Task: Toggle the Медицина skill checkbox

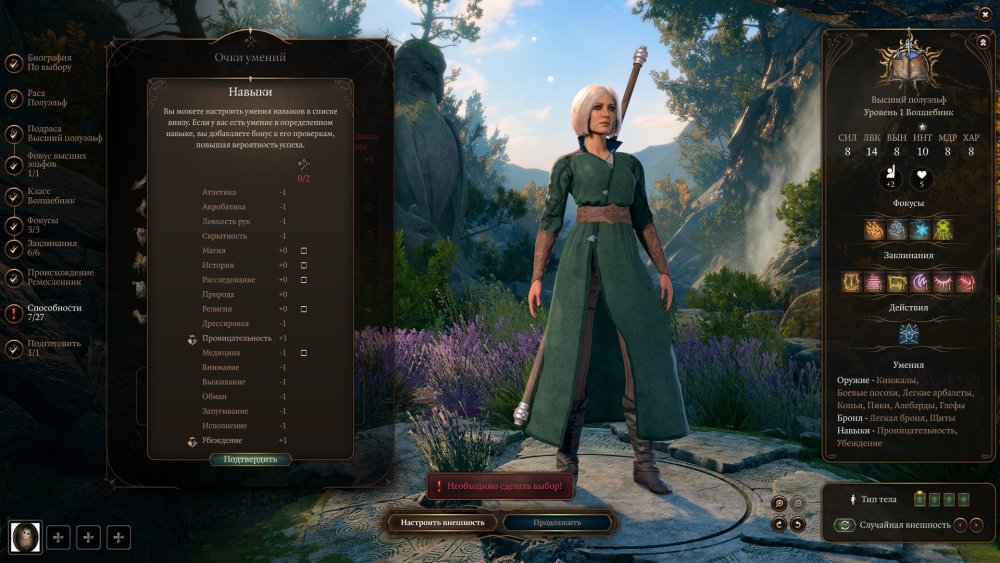Action: (x=304, y=353)
